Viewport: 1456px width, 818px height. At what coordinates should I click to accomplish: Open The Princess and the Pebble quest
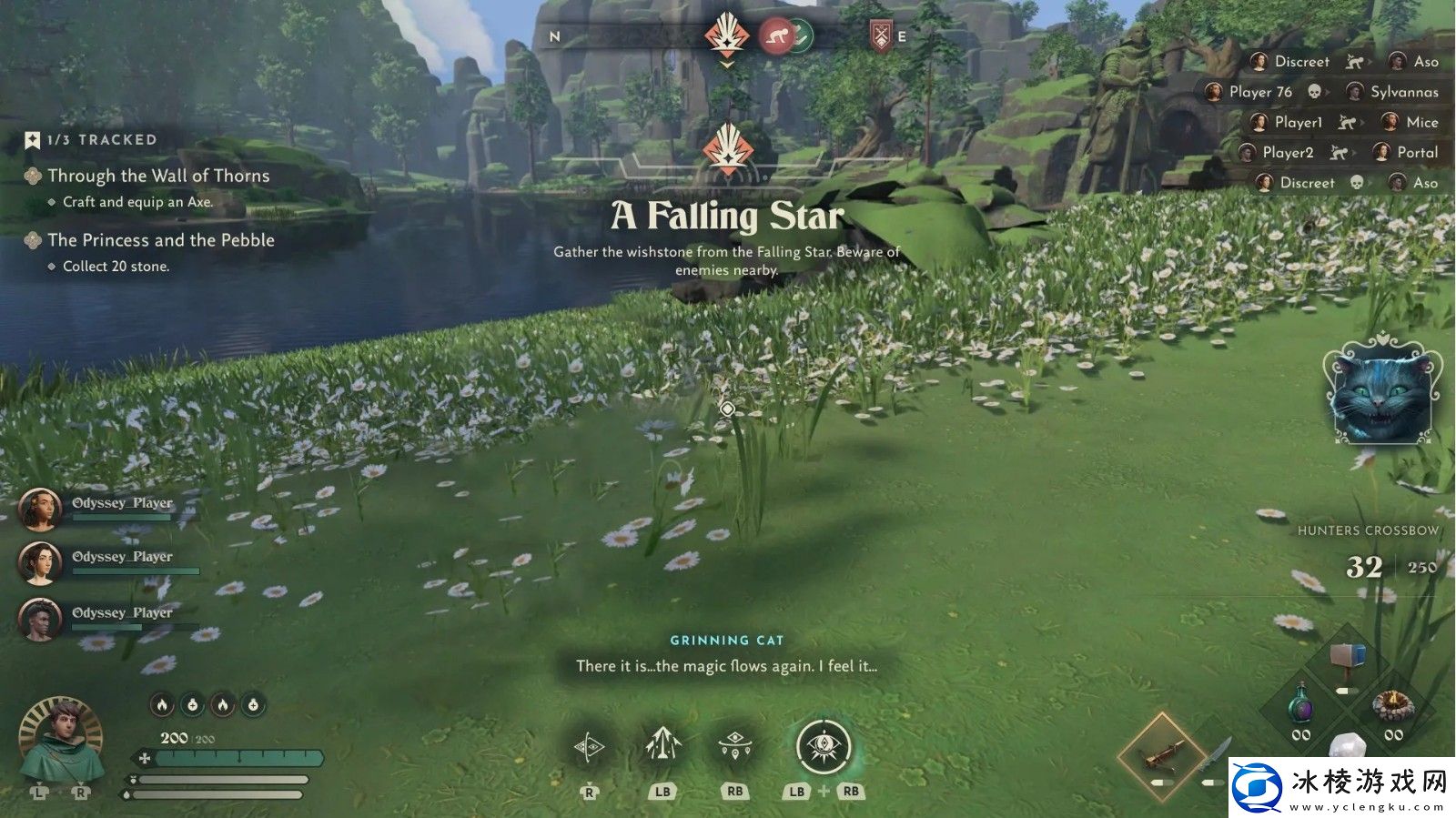coord(160,240)
